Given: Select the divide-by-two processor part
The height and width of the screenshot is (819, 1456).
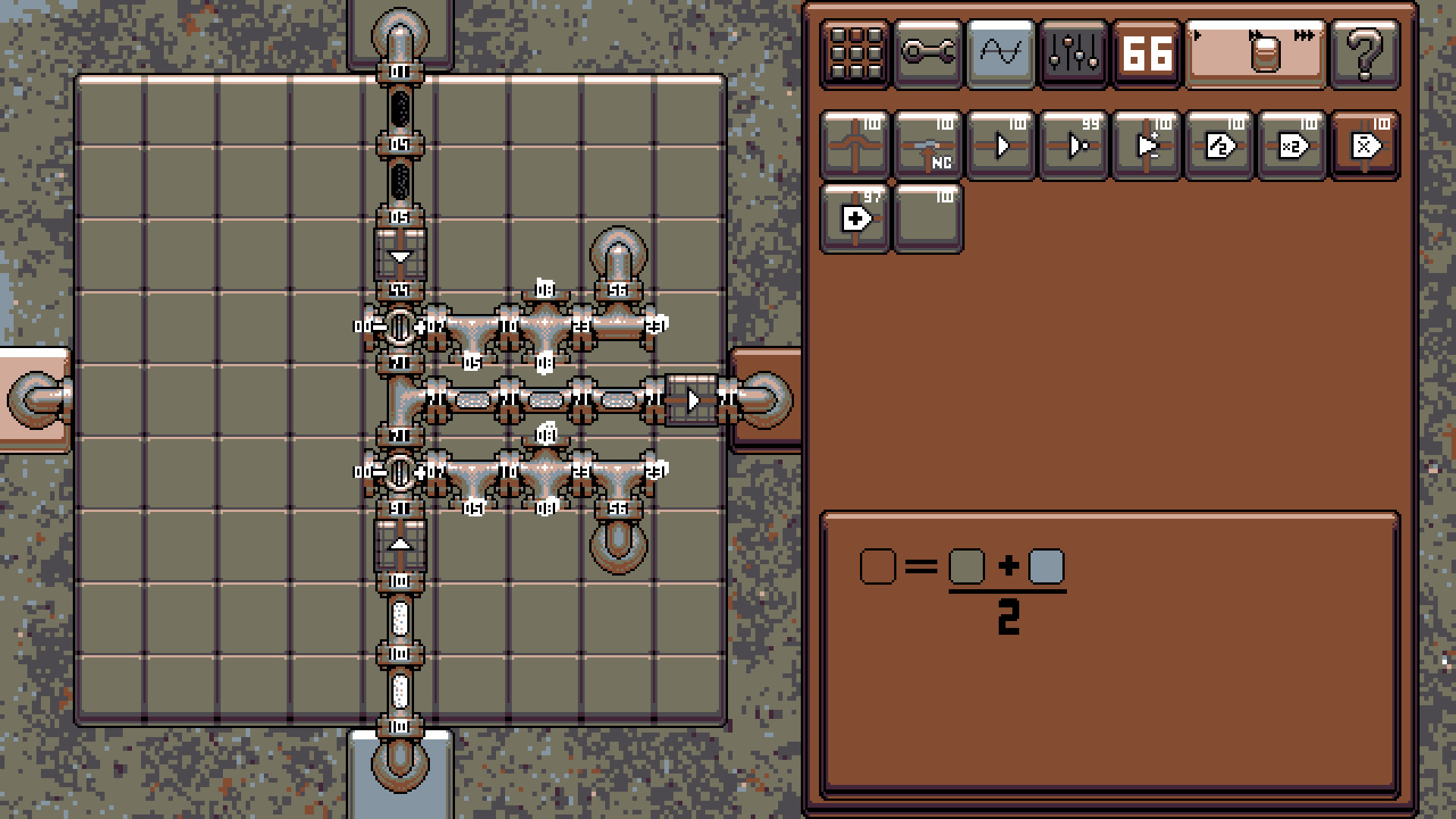Looking at the screenshot, I should [x=1219, y=144].
